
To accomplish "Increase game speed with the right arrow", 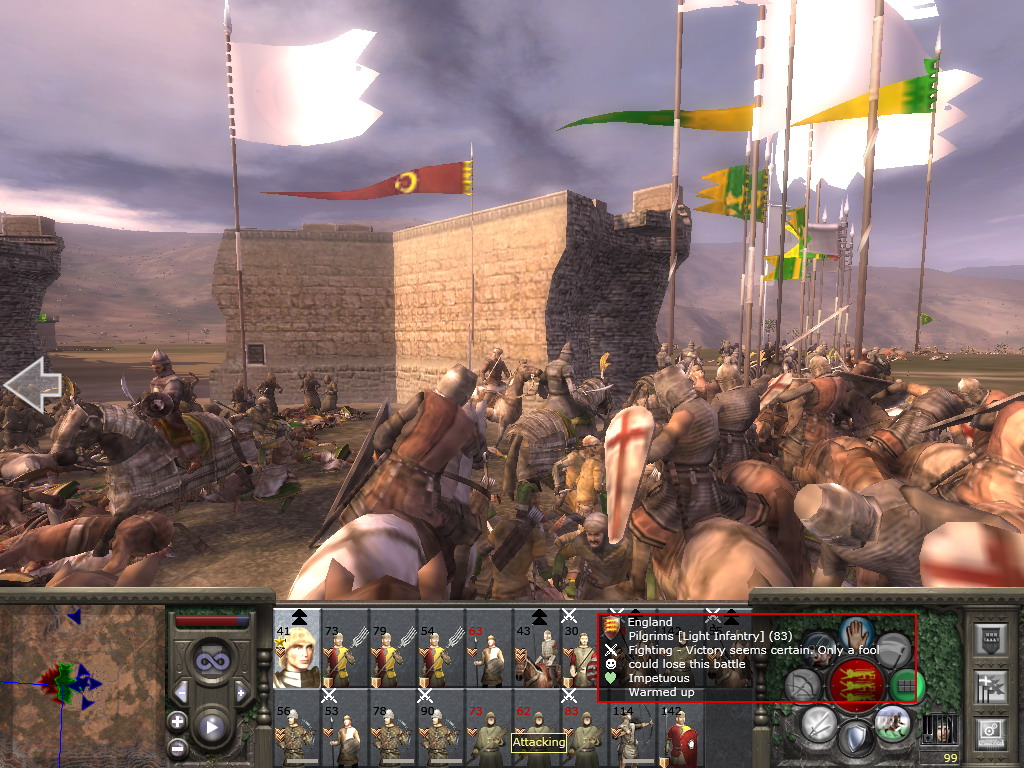I will coord(241,692).
